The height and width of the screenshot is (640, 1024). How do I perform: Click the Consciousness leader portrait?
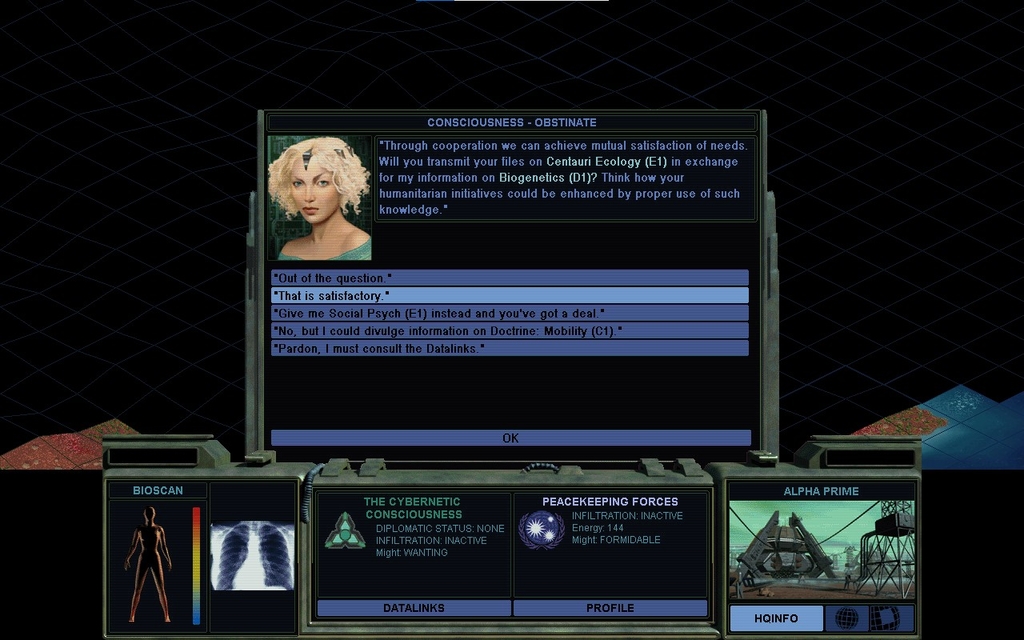tap(319, 198)
